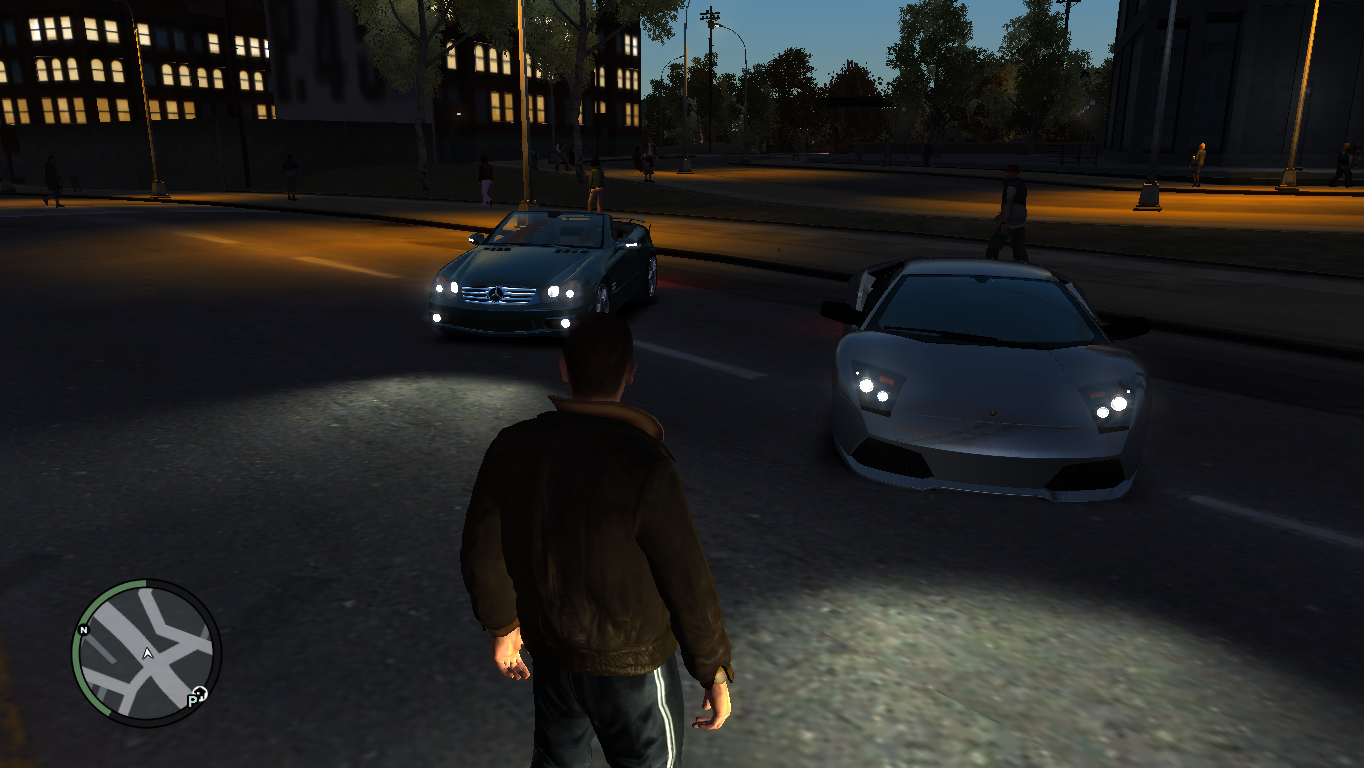Click the Mercedes star emblem on the convertible's grille
The height and width of the screenshot is (768, 1364).
496,293
